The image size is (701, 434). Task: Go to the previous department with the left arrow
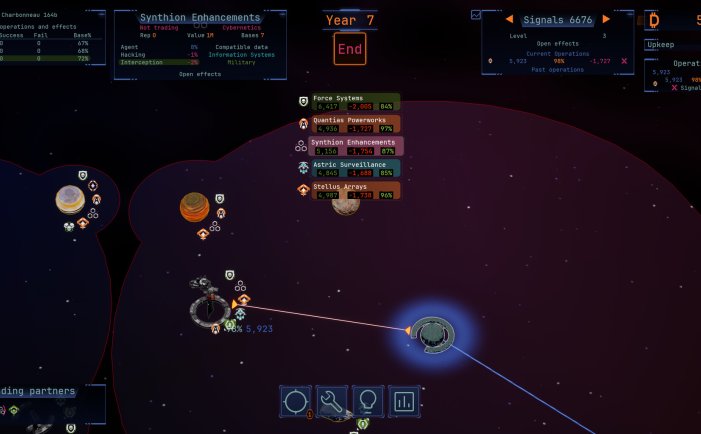pos(509,19)
